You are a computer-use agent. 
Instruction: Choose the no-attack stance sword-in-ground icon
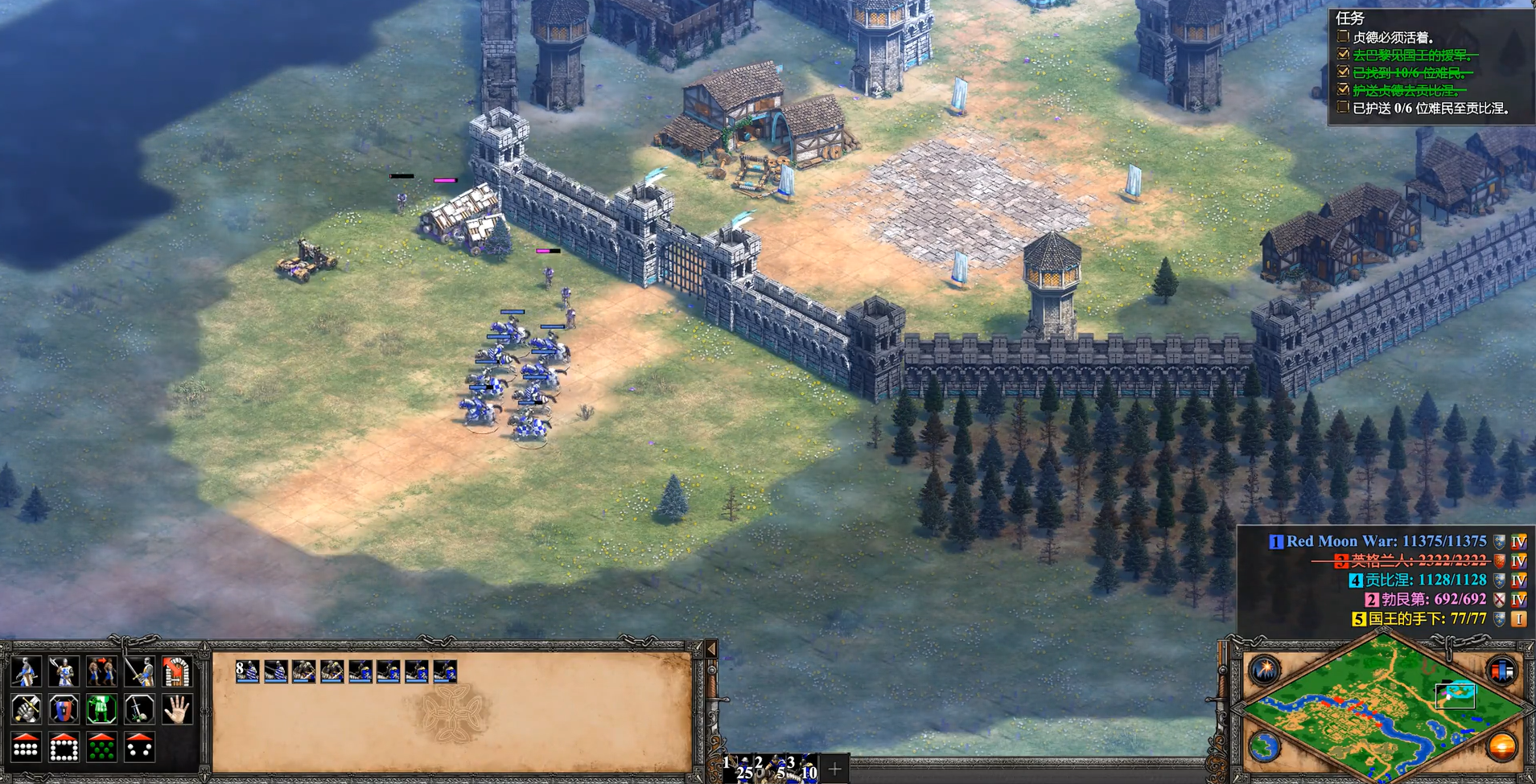click(139, 709)
